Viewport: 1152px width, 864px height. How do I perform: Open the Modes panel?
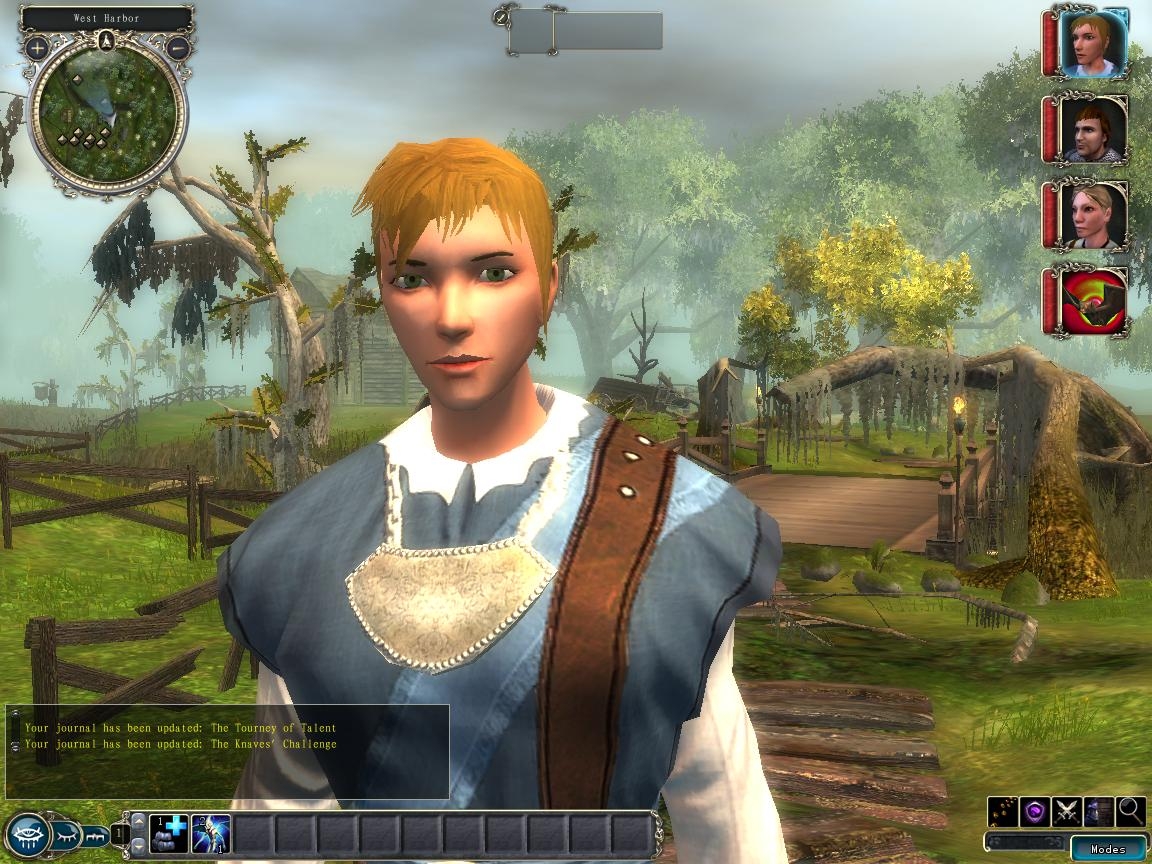tap(1108, 849)
